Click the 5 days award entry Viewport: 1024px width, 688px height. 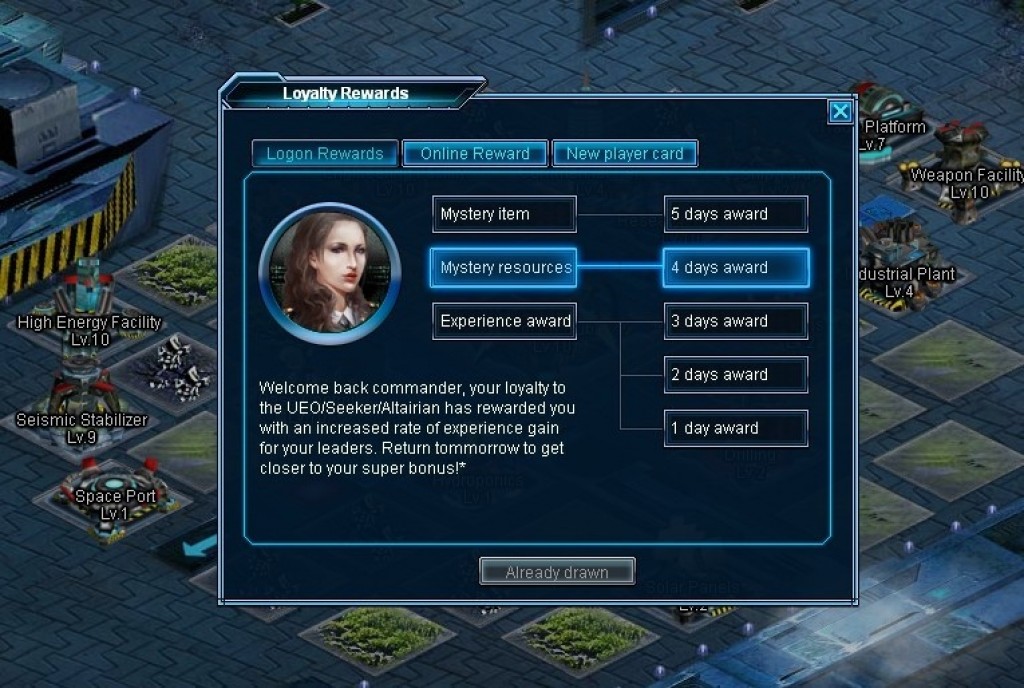736,214
